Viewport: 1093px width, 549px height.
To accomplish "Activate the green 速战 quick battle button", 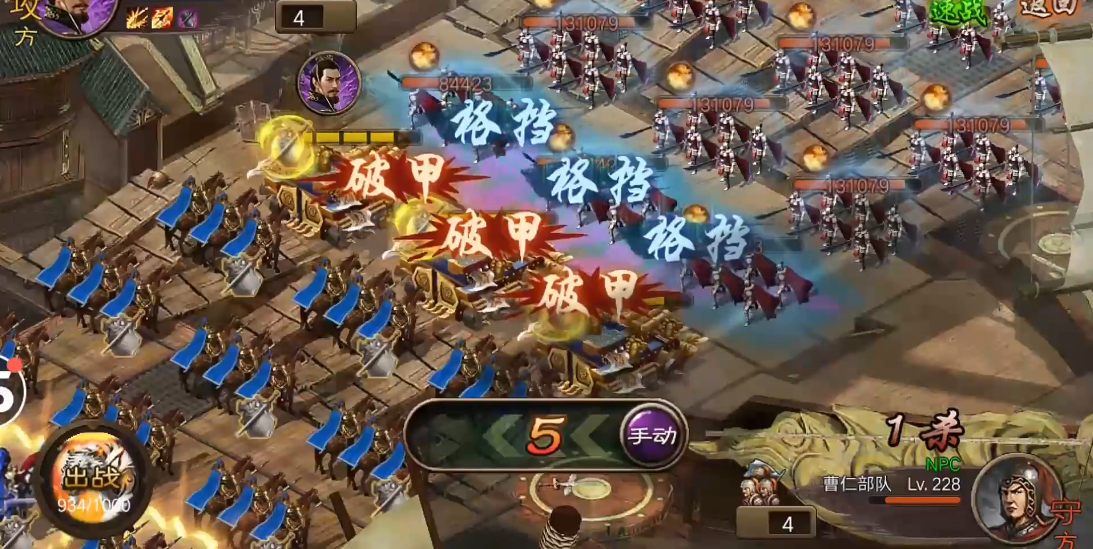I will [x=958, y=12].
